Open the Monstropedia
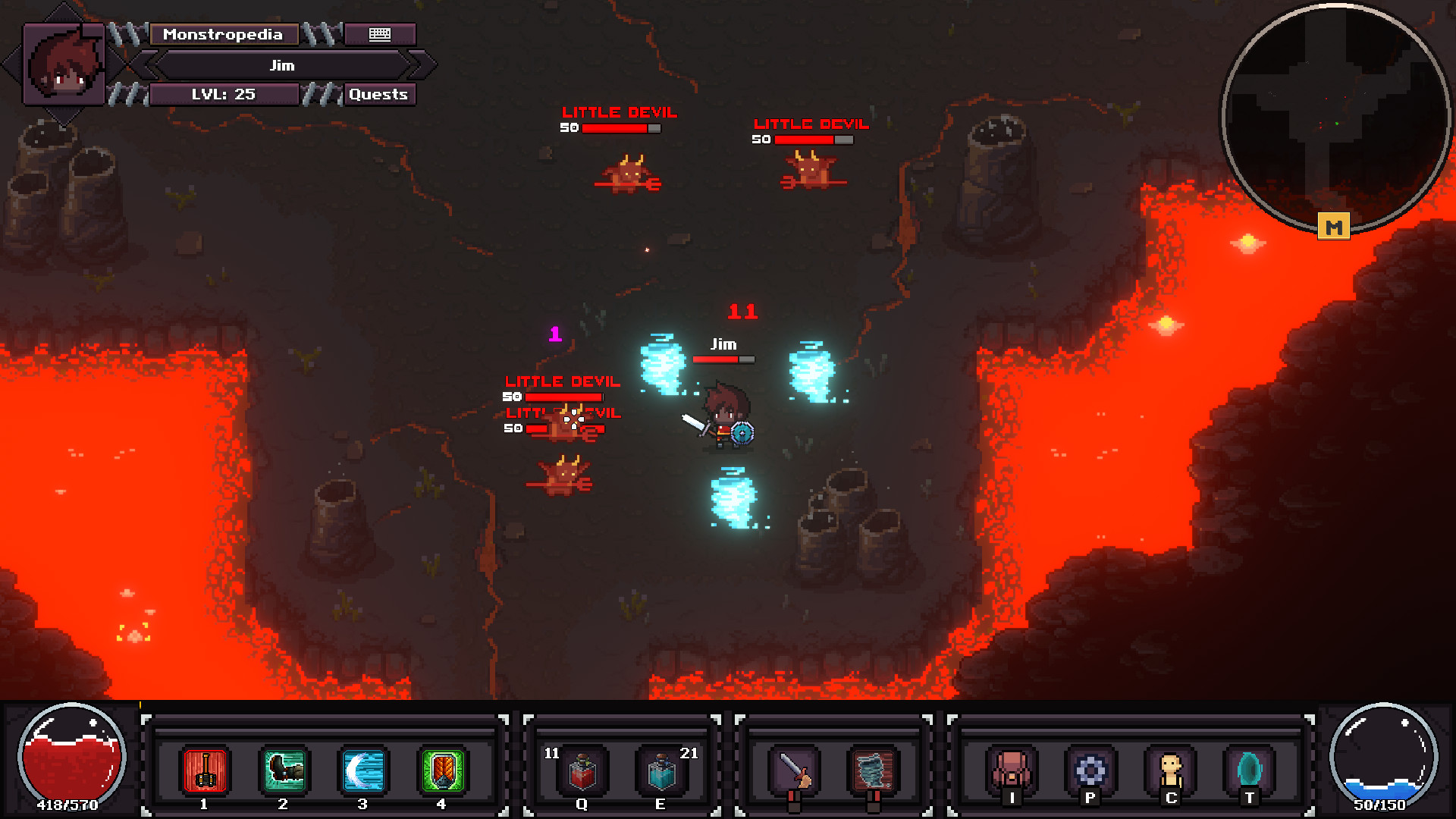Screen dimensions: 1456x819 (224, 34)
